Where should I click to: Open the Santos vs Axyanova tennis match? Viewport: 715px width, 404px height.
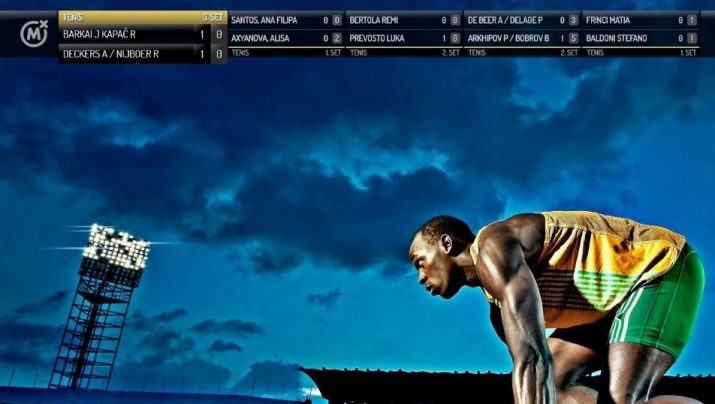pos(286,29)
